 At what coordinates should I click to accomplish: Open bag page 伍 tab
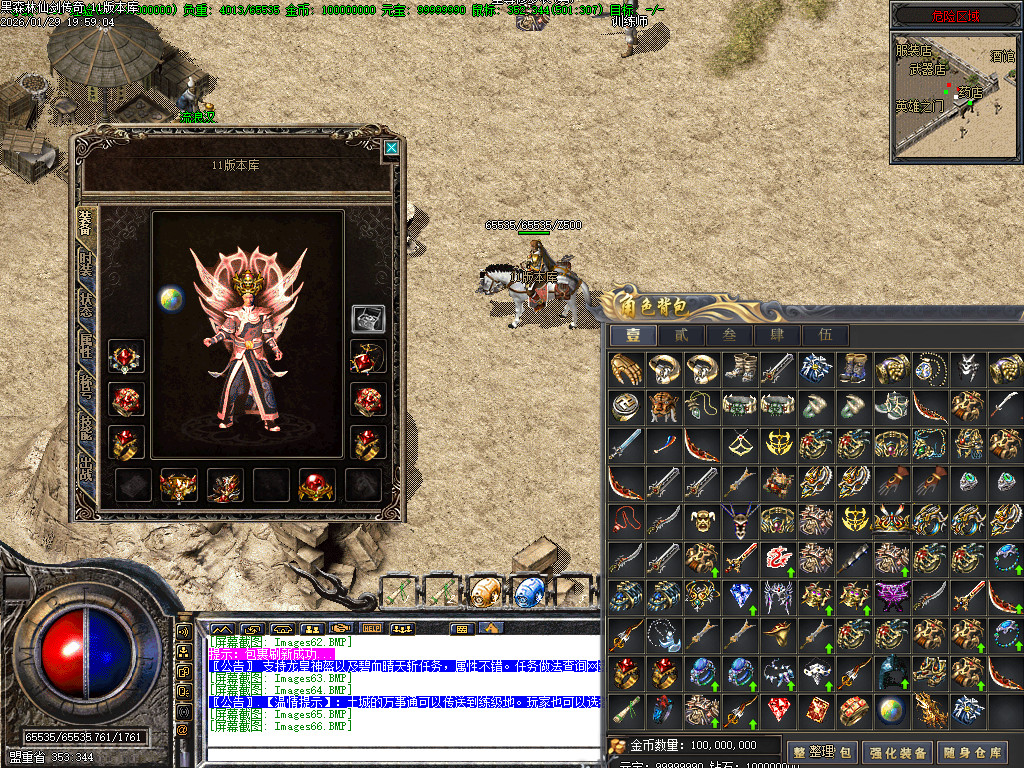click(825, 335)
